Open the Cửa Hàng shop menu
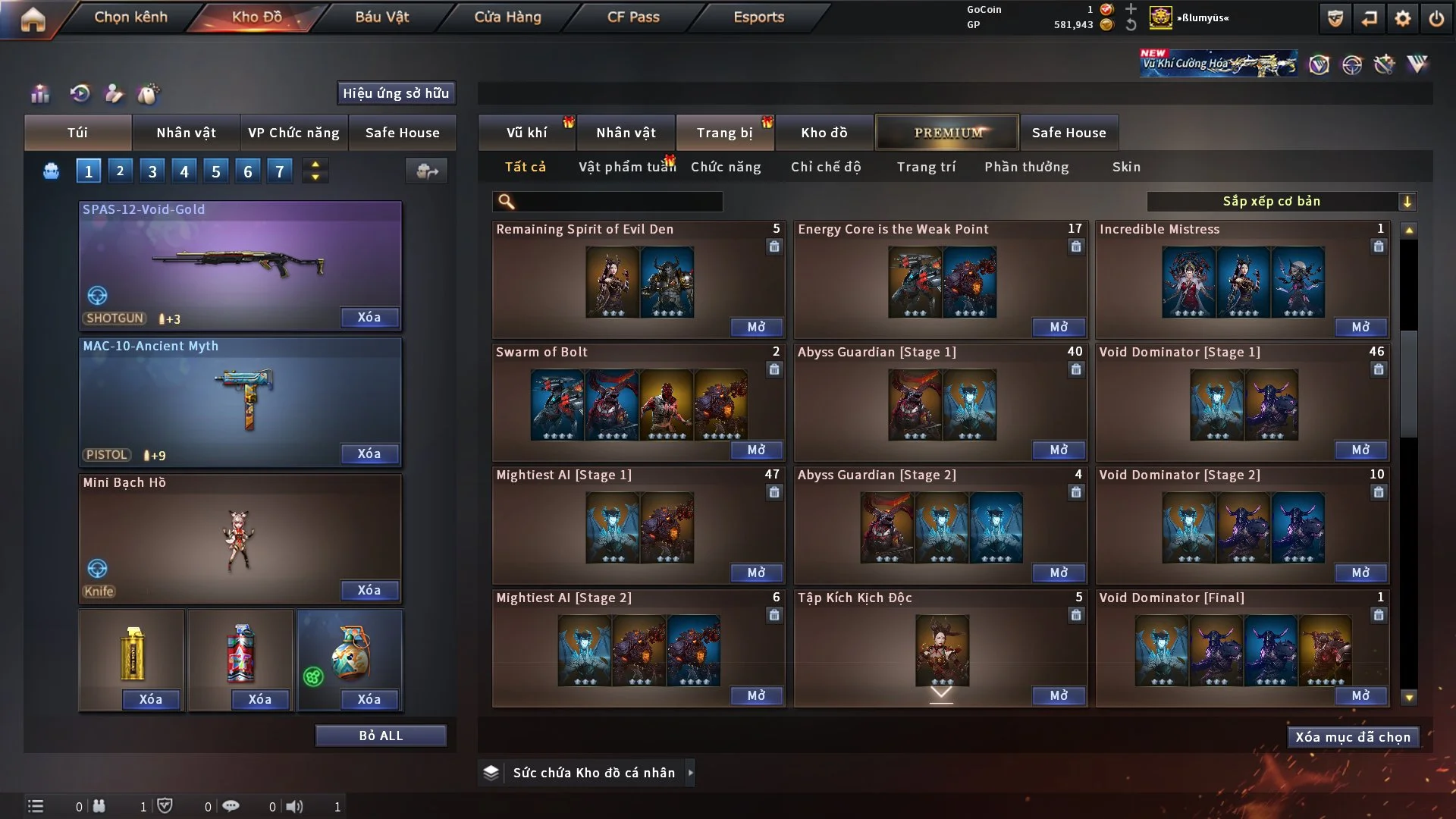1456x819 pixels. point(507,17)
